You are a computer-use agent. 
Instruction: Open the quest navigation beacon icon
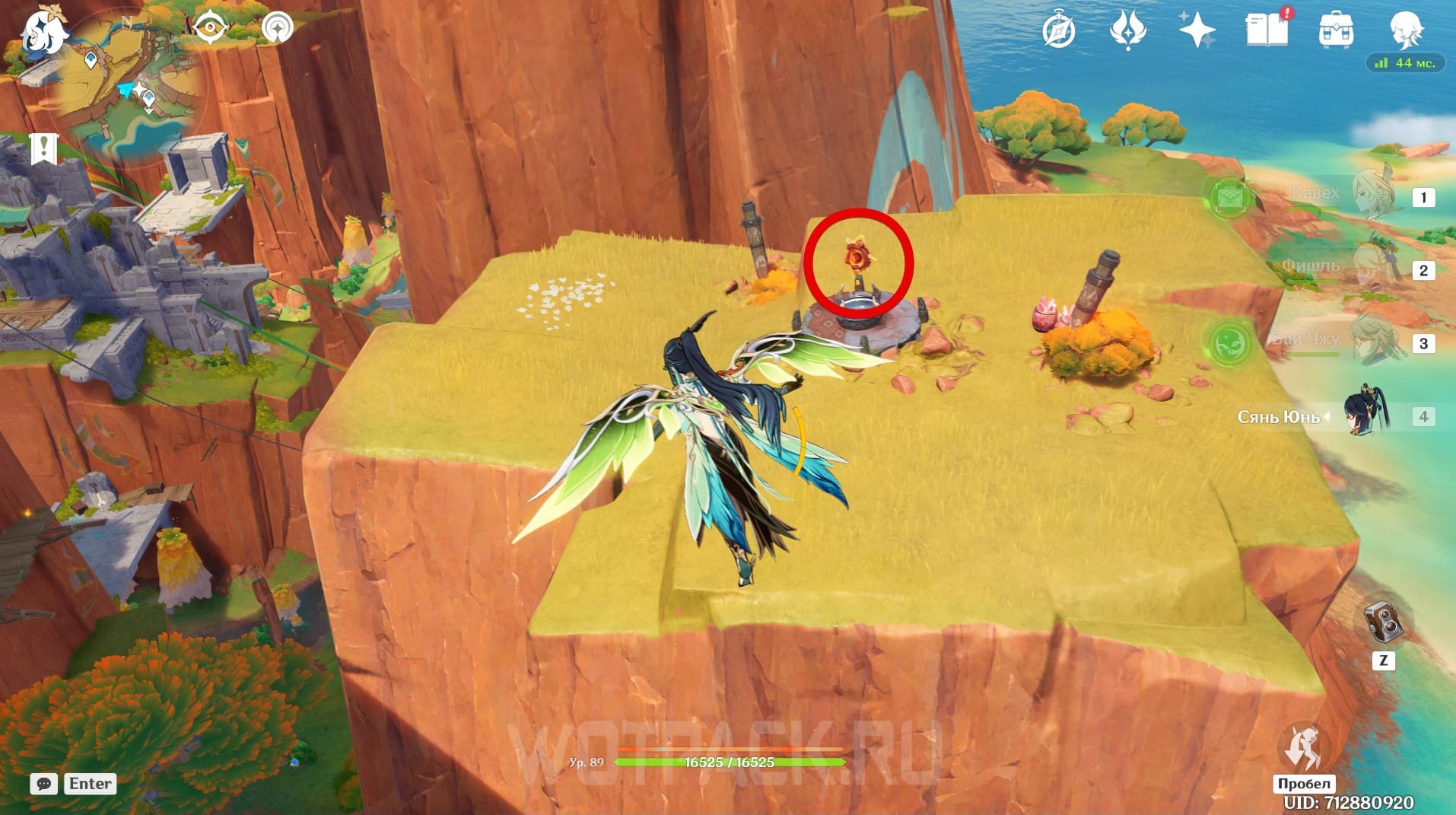[x=277, y=29]
